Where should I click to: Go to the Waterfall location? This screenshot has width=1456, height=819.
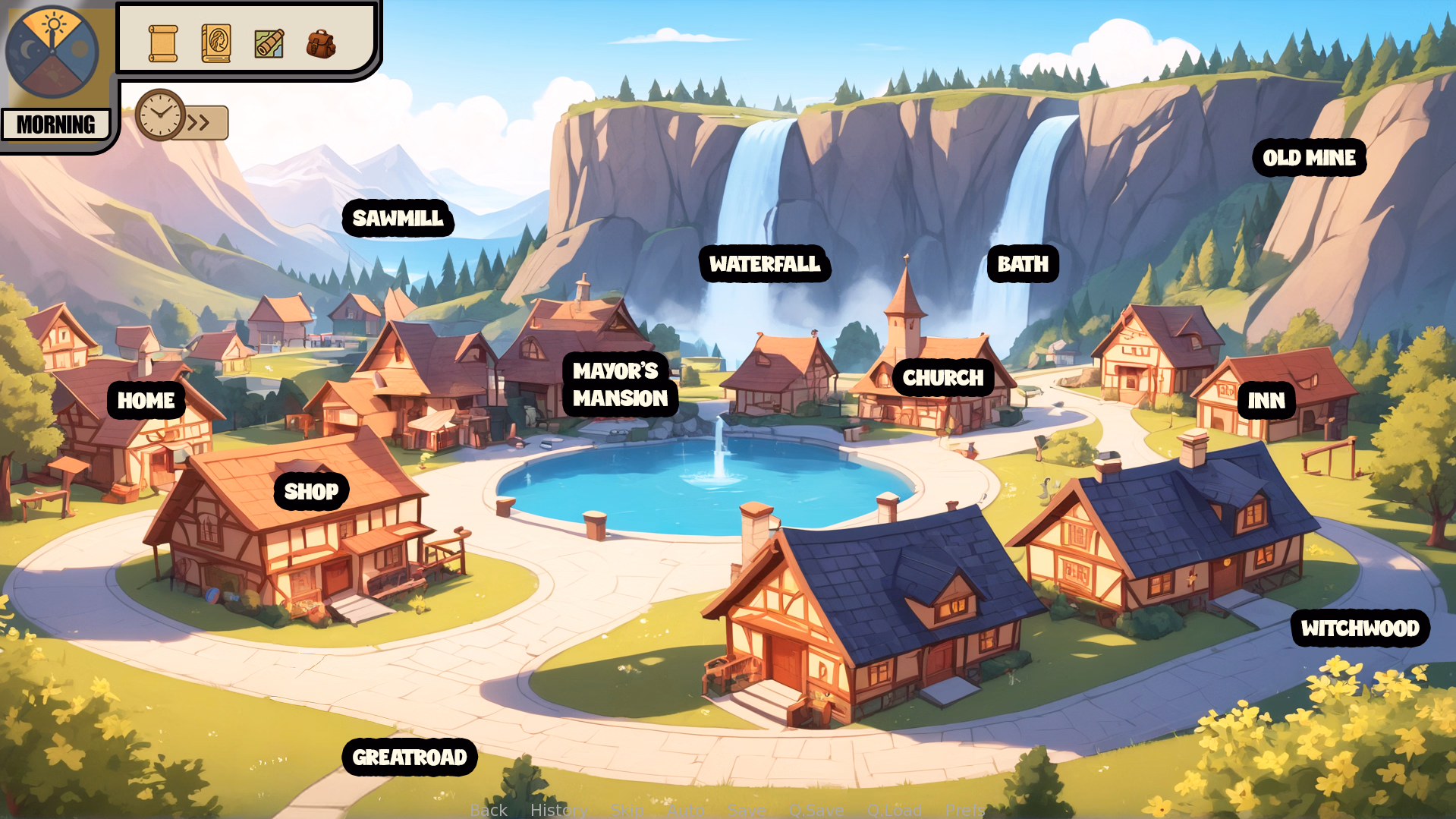[x=764, y=264]
